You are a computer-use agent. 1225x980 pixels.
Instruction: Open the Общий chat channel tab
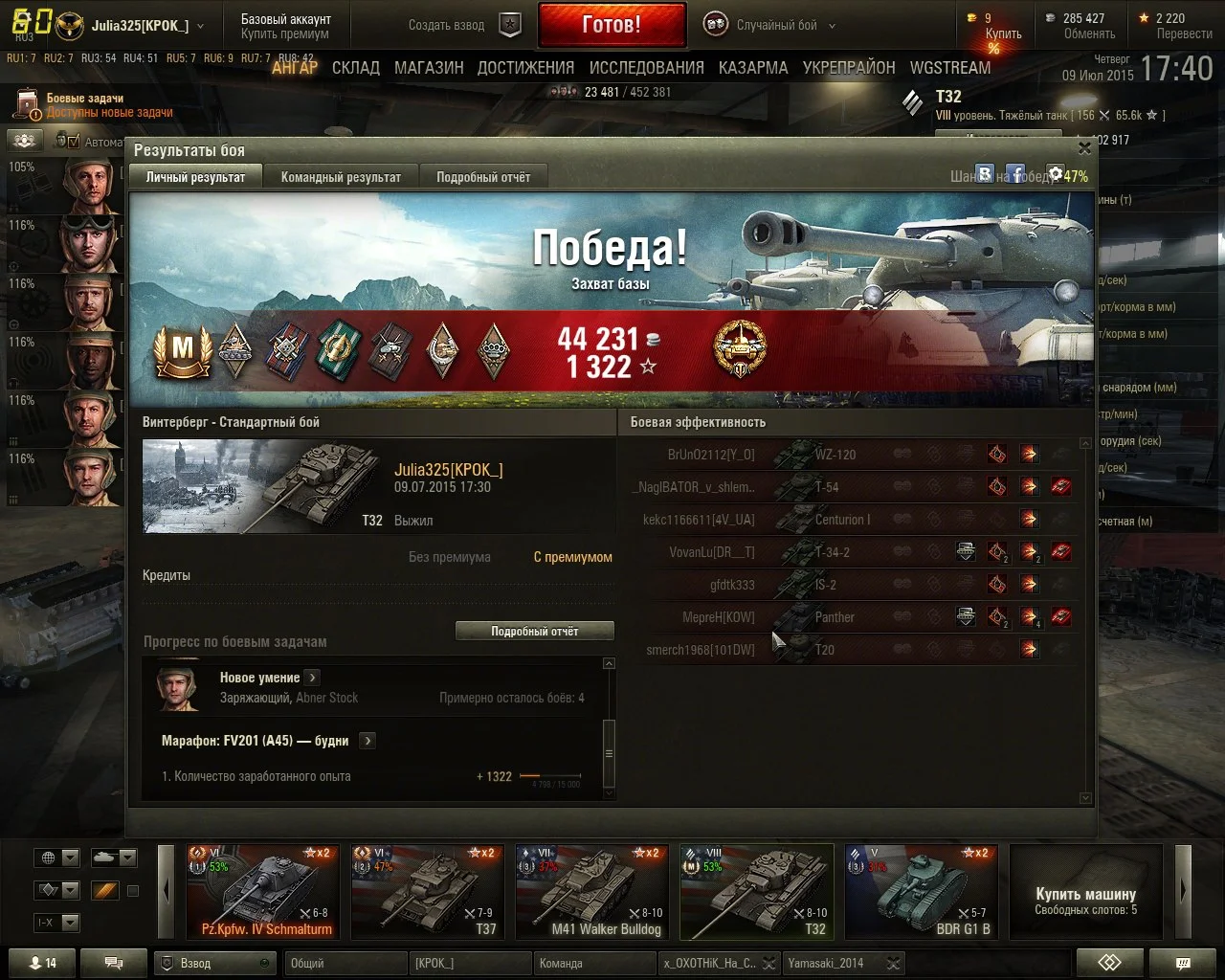click(345, 963)
